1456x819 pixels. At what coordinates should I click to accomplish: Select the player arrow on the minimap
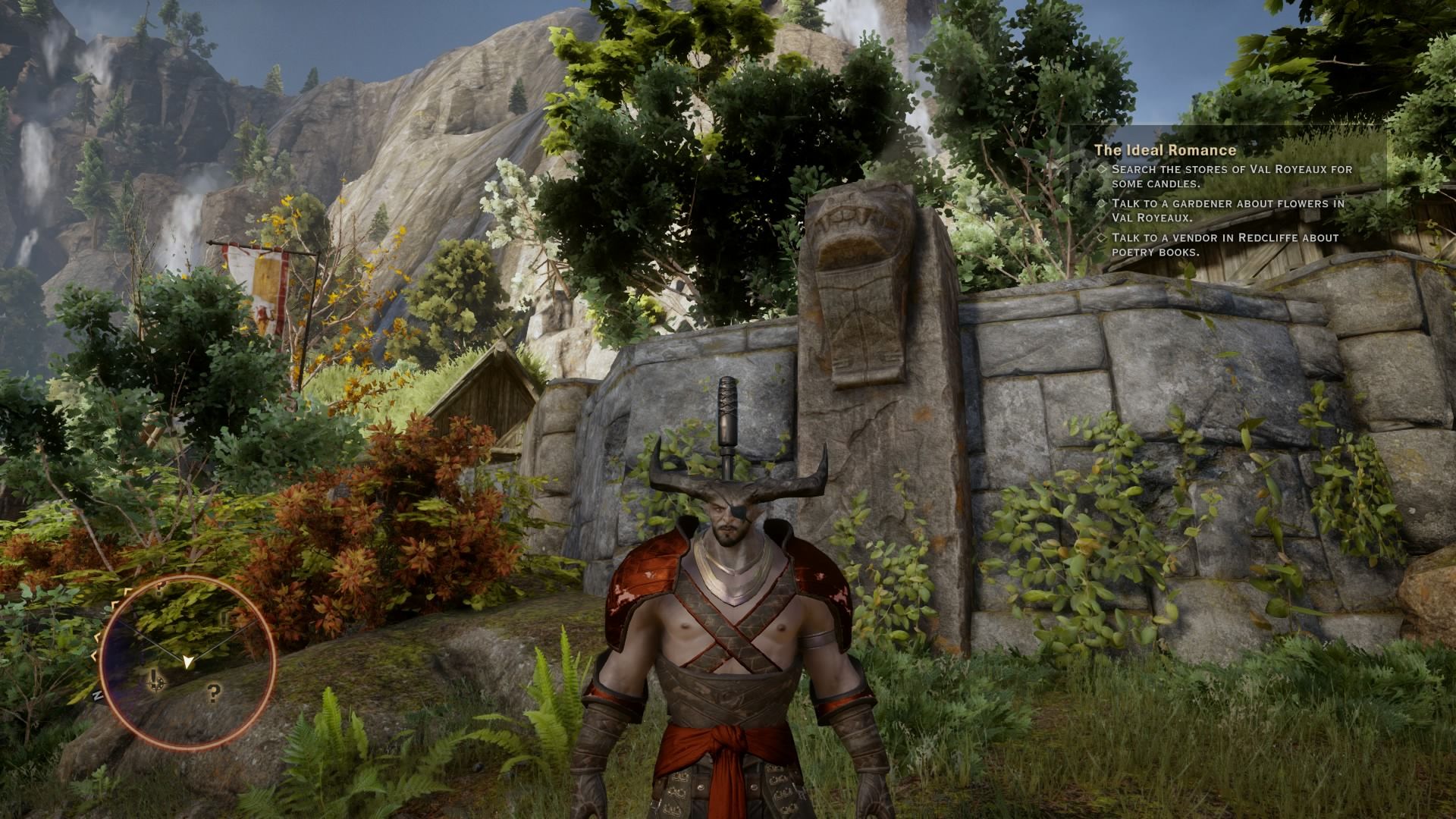click(187, 662)
